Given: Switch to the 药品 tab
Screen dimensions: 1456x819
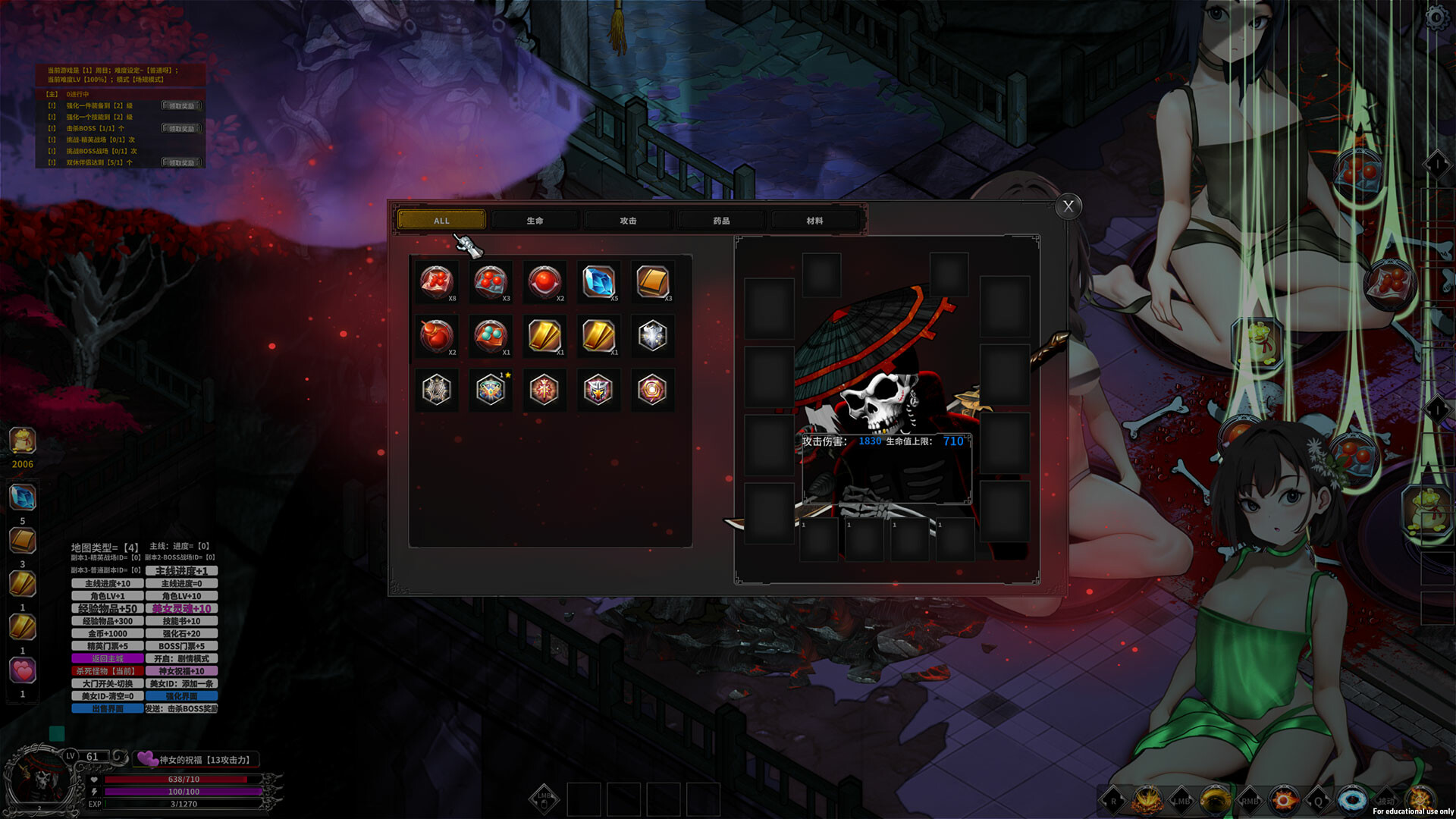Looking at the screenshot, I should tap(720, 220).
